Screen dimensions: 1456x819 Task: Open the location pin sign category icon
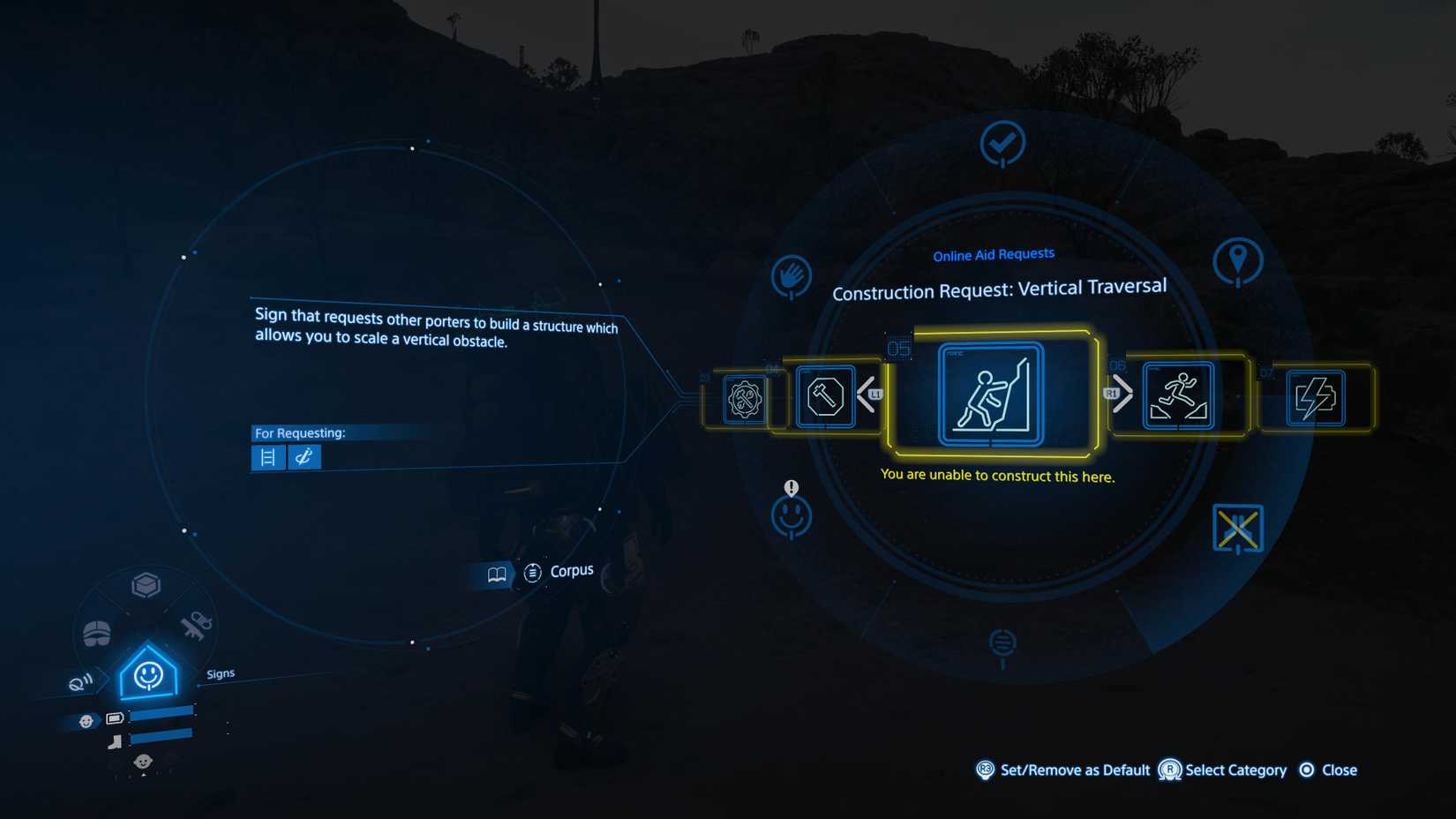pos(1240,260)
